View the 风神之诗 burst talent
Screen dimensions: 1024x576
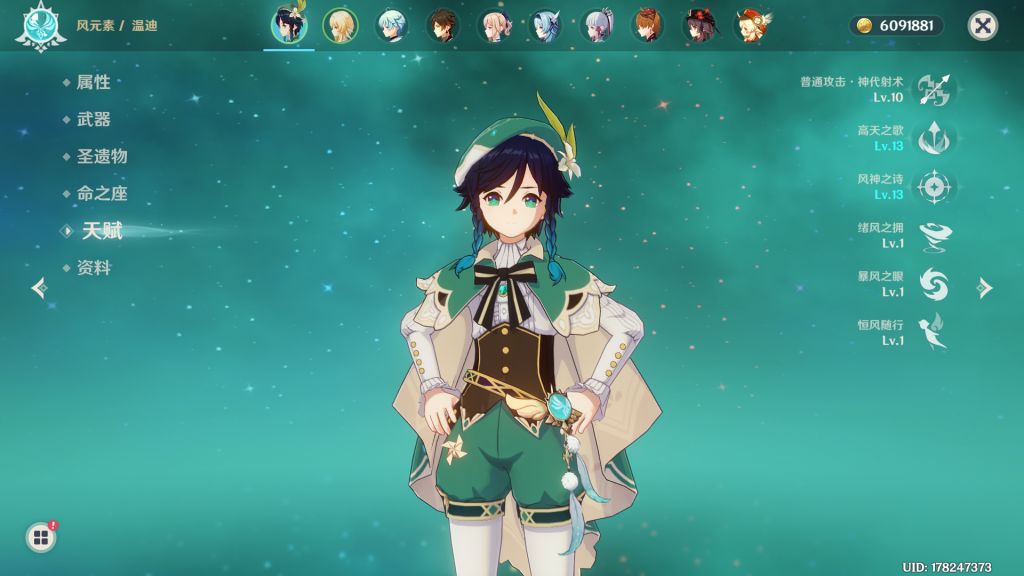pos(936,187)
